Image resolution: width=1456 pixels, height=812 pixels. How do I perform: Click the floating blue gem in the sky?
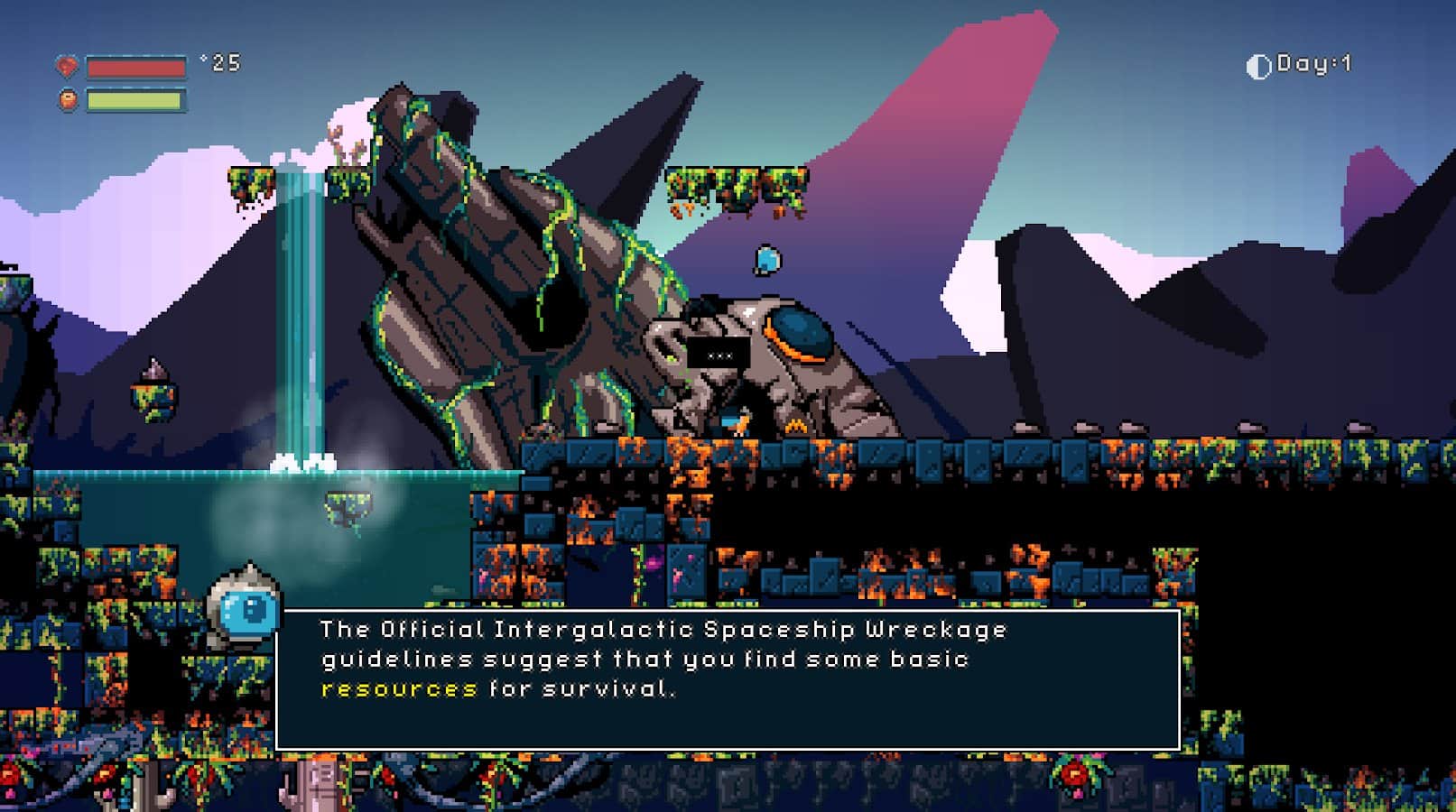pos(766,261)
